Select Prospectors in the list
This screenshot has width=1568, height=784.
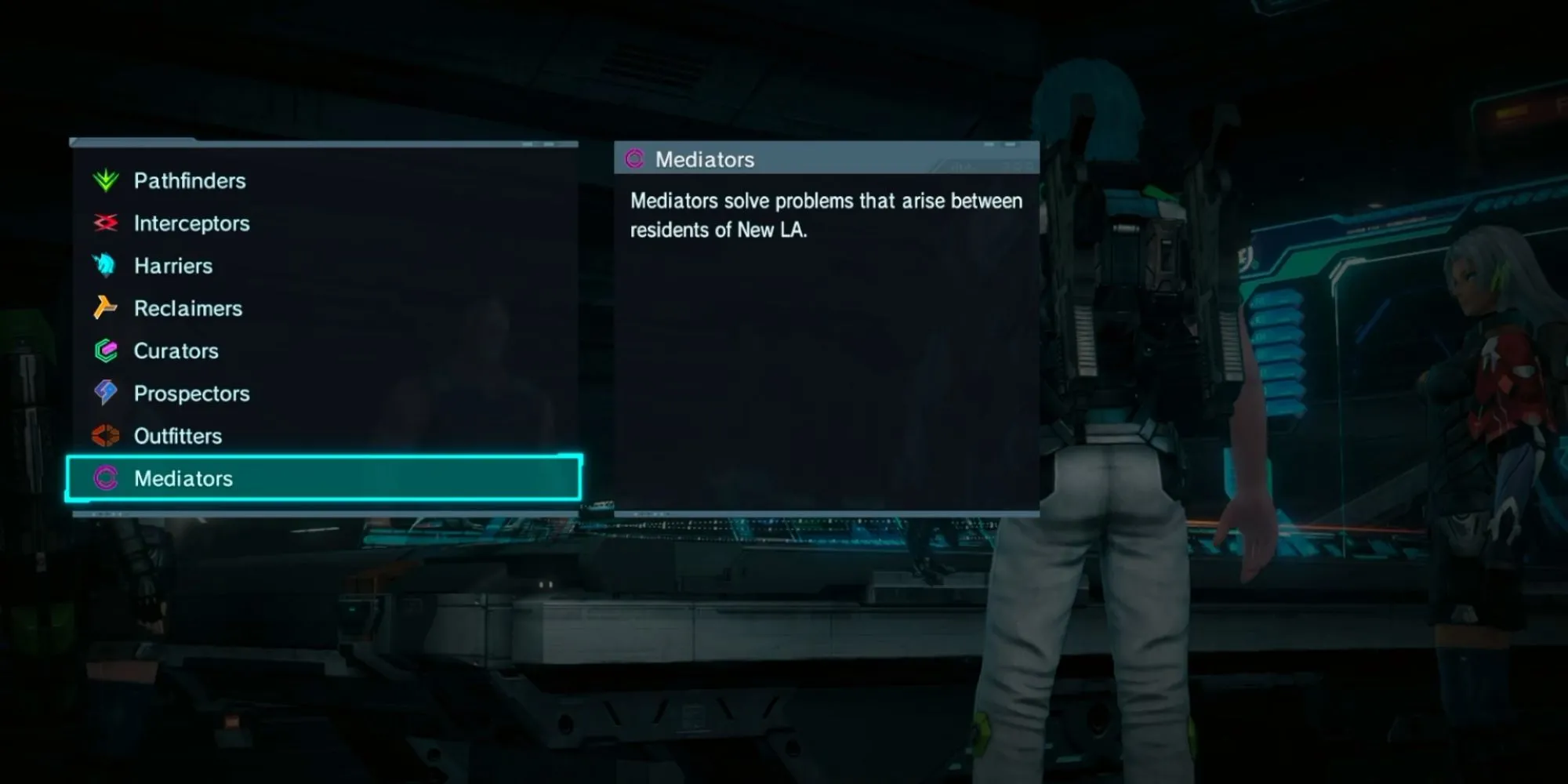191,394
